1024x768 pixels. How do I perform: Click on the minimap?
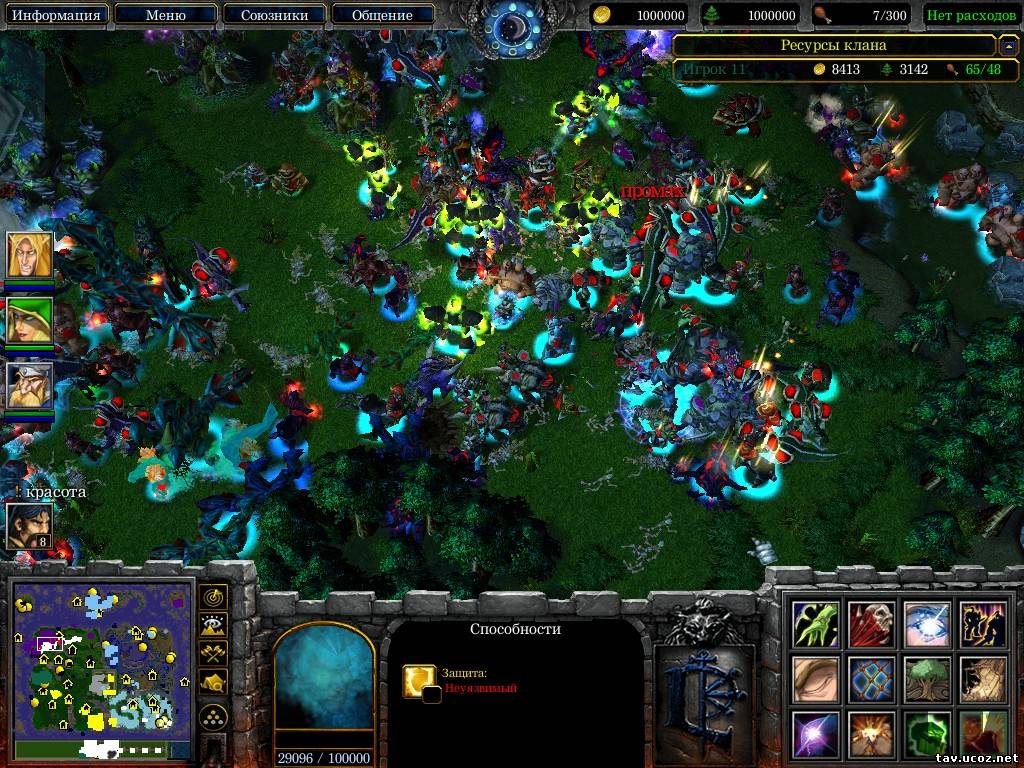[101, 658]
